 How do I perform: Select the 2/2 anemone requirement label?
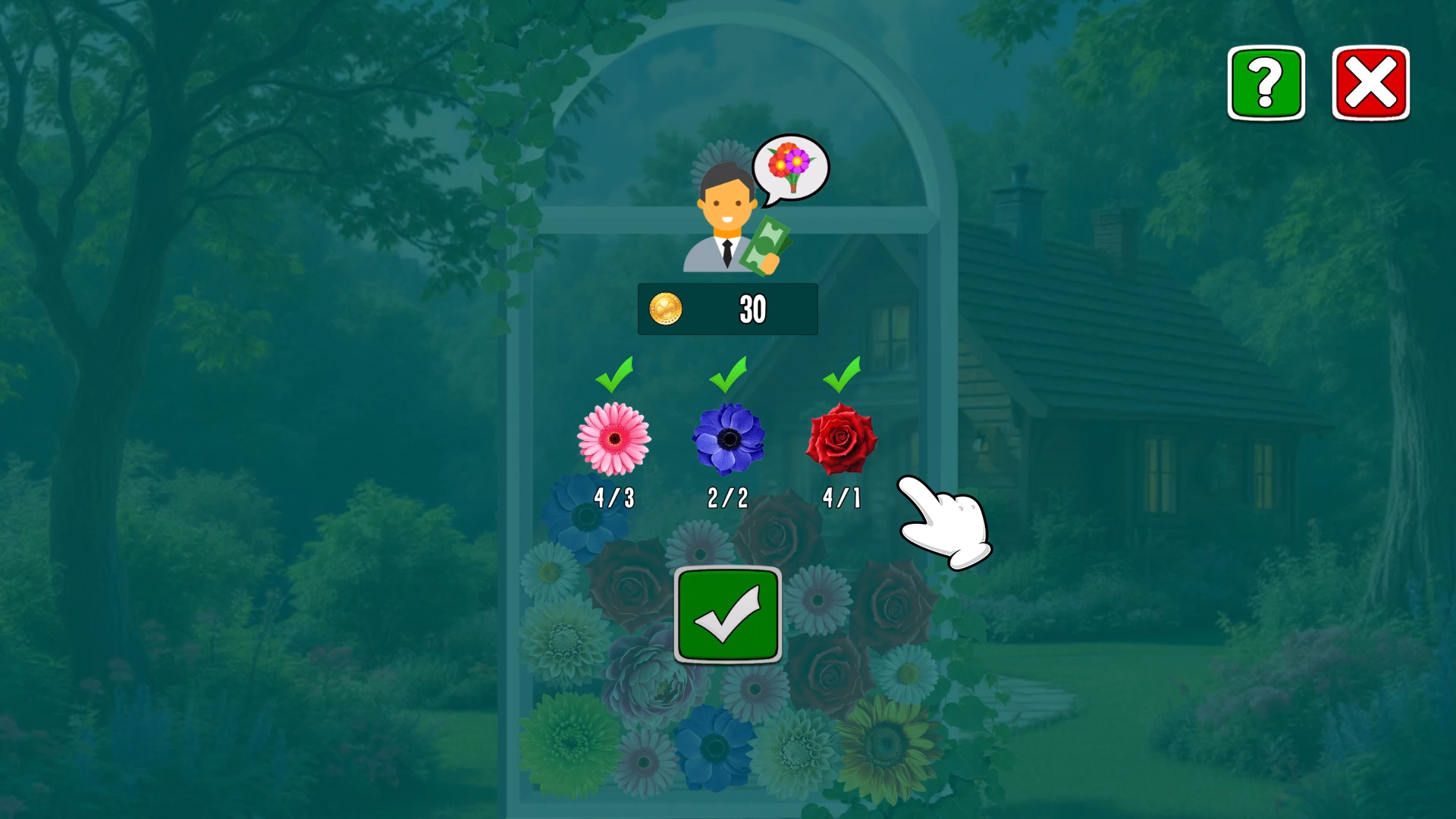pos(727,498)
